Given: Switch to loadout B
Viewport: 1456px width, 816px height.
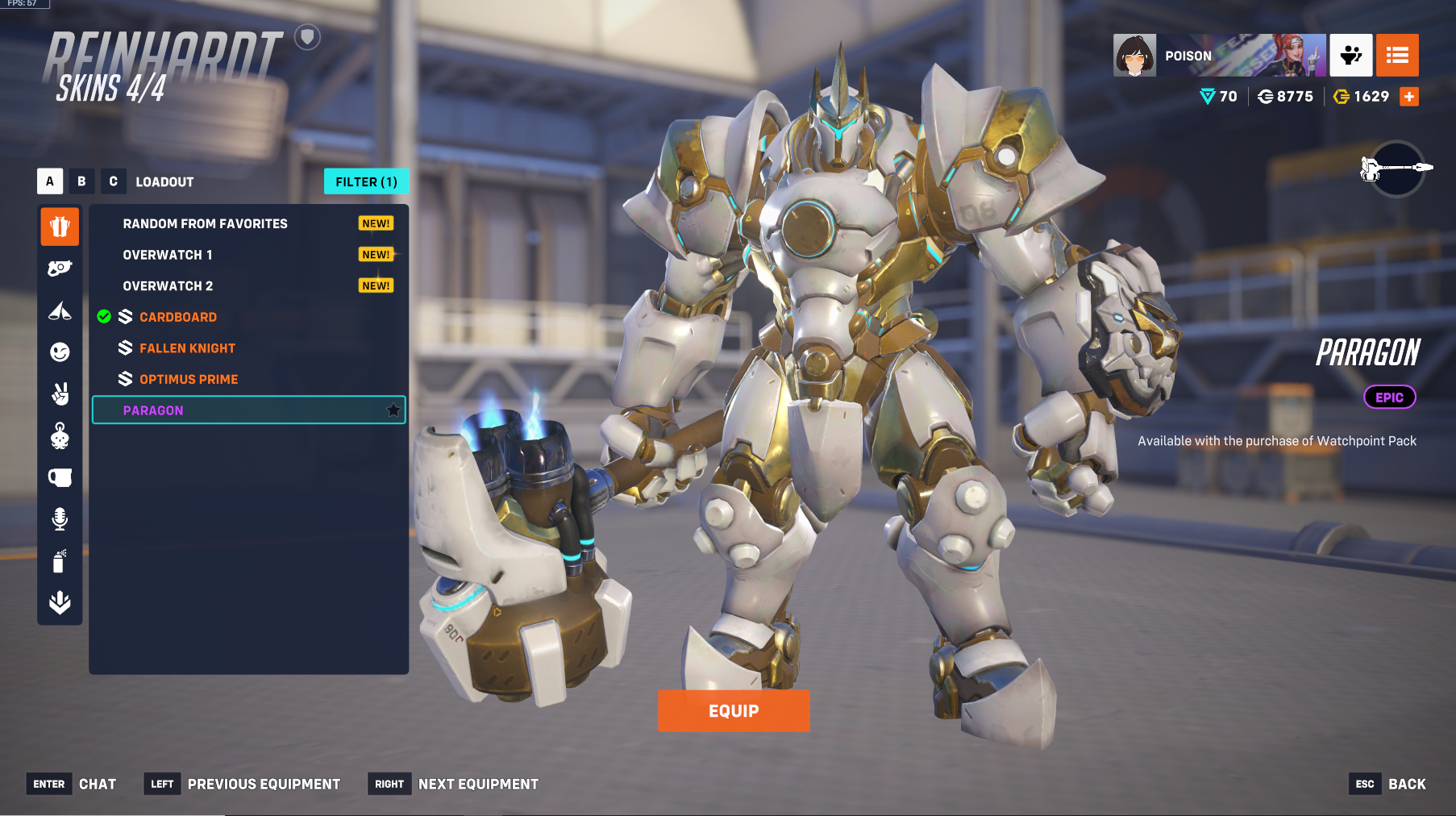Looking at the screenshot, I should click(x=81, y=181).
